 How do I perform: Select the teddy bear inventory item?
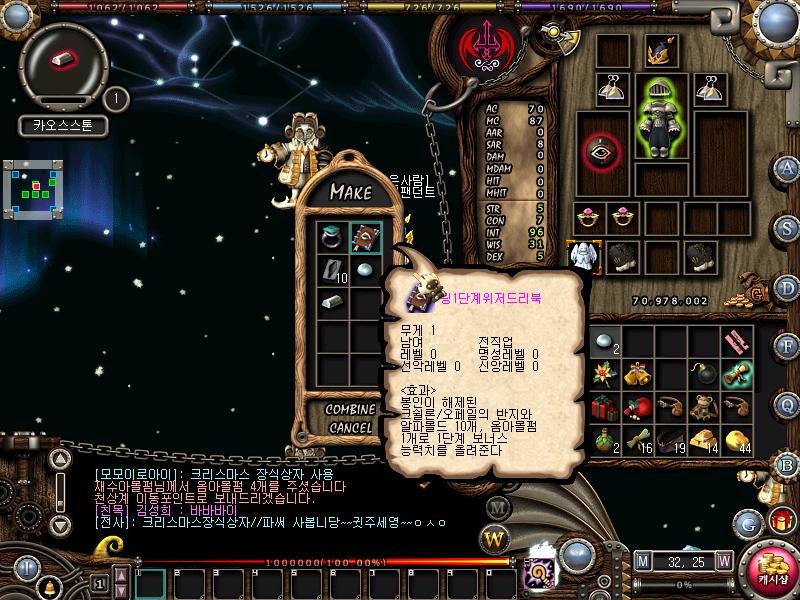pos(706,408)
